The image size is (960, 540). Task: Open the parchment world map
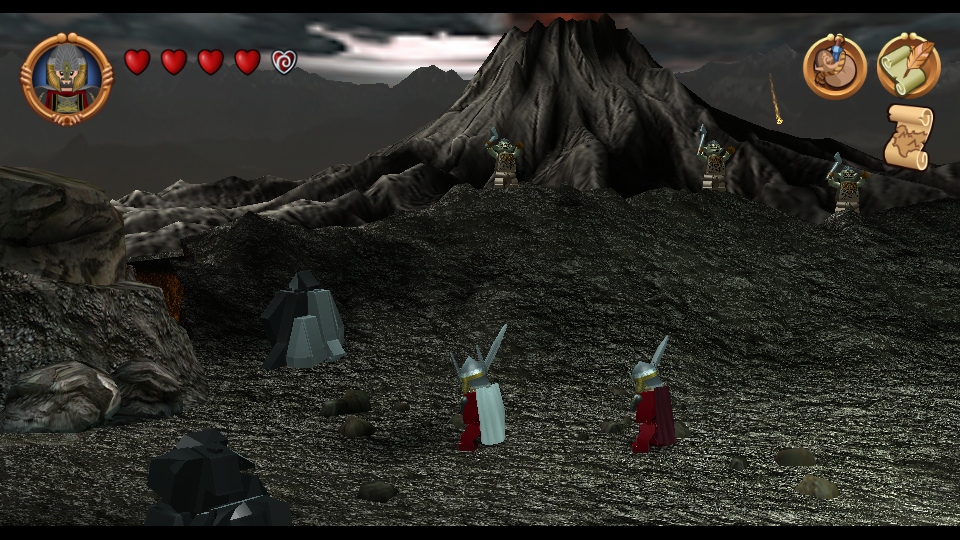(909, 137)
